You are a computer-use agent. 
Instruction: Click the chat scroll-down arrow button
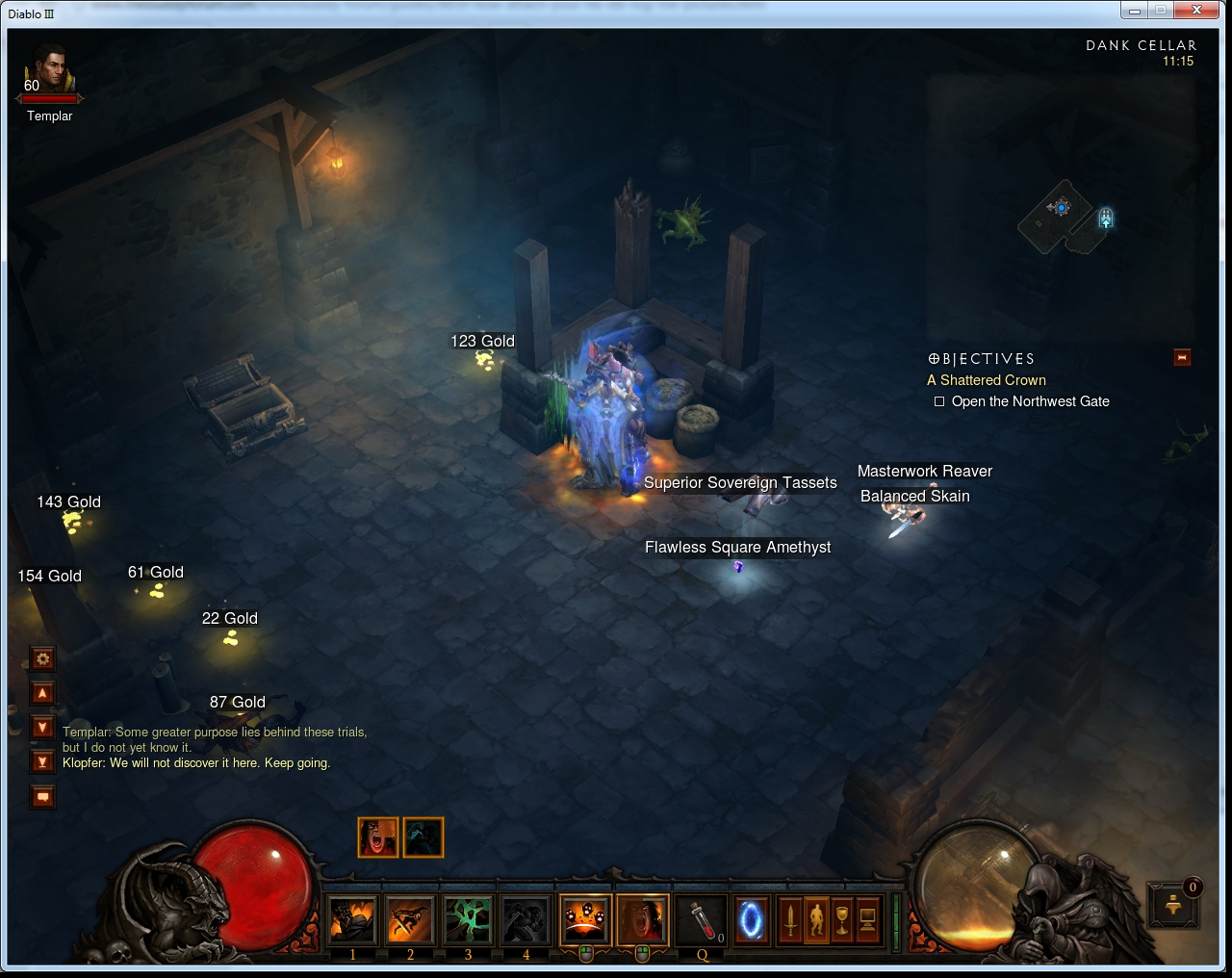point(42,727)
